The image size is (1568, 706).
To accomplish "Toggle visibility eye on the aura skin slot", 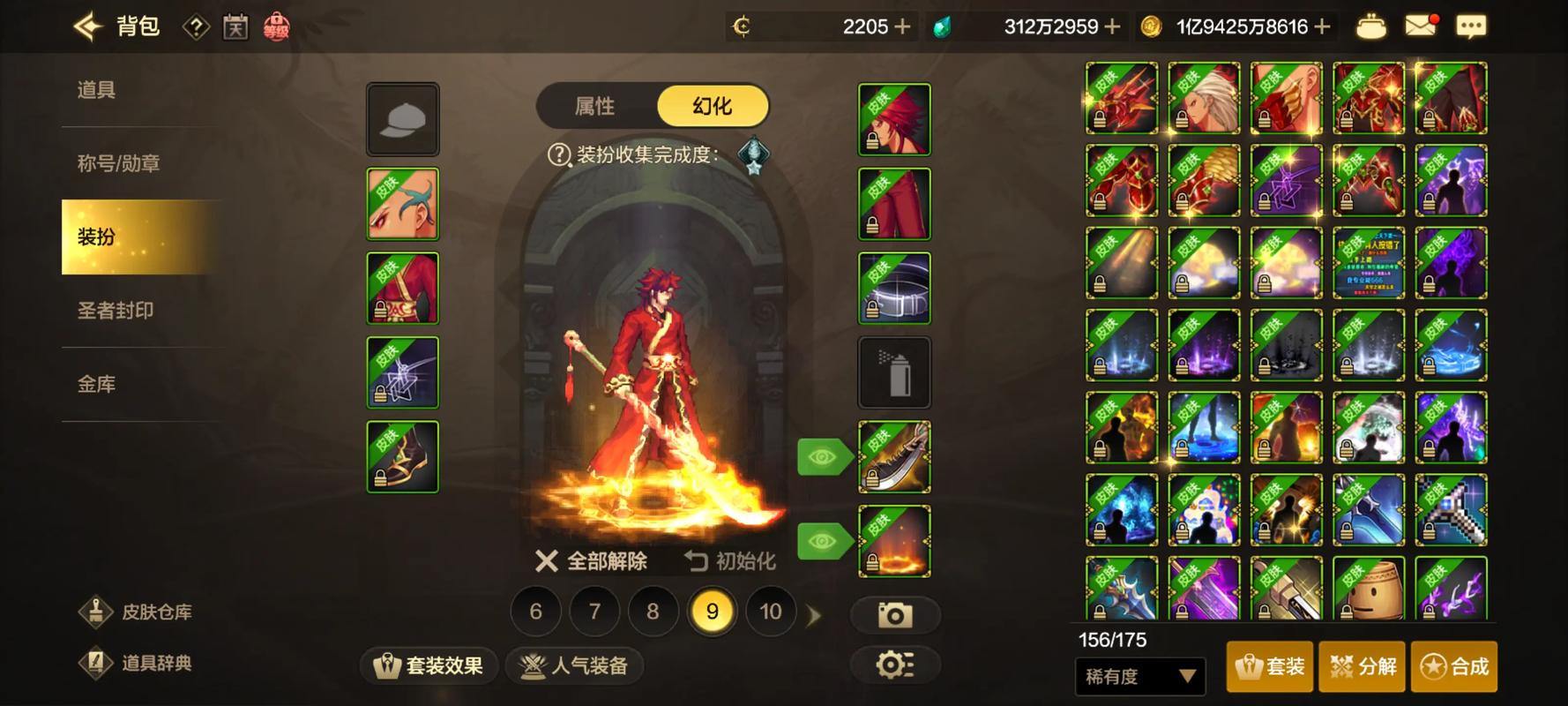I will [x=822, y=540].
